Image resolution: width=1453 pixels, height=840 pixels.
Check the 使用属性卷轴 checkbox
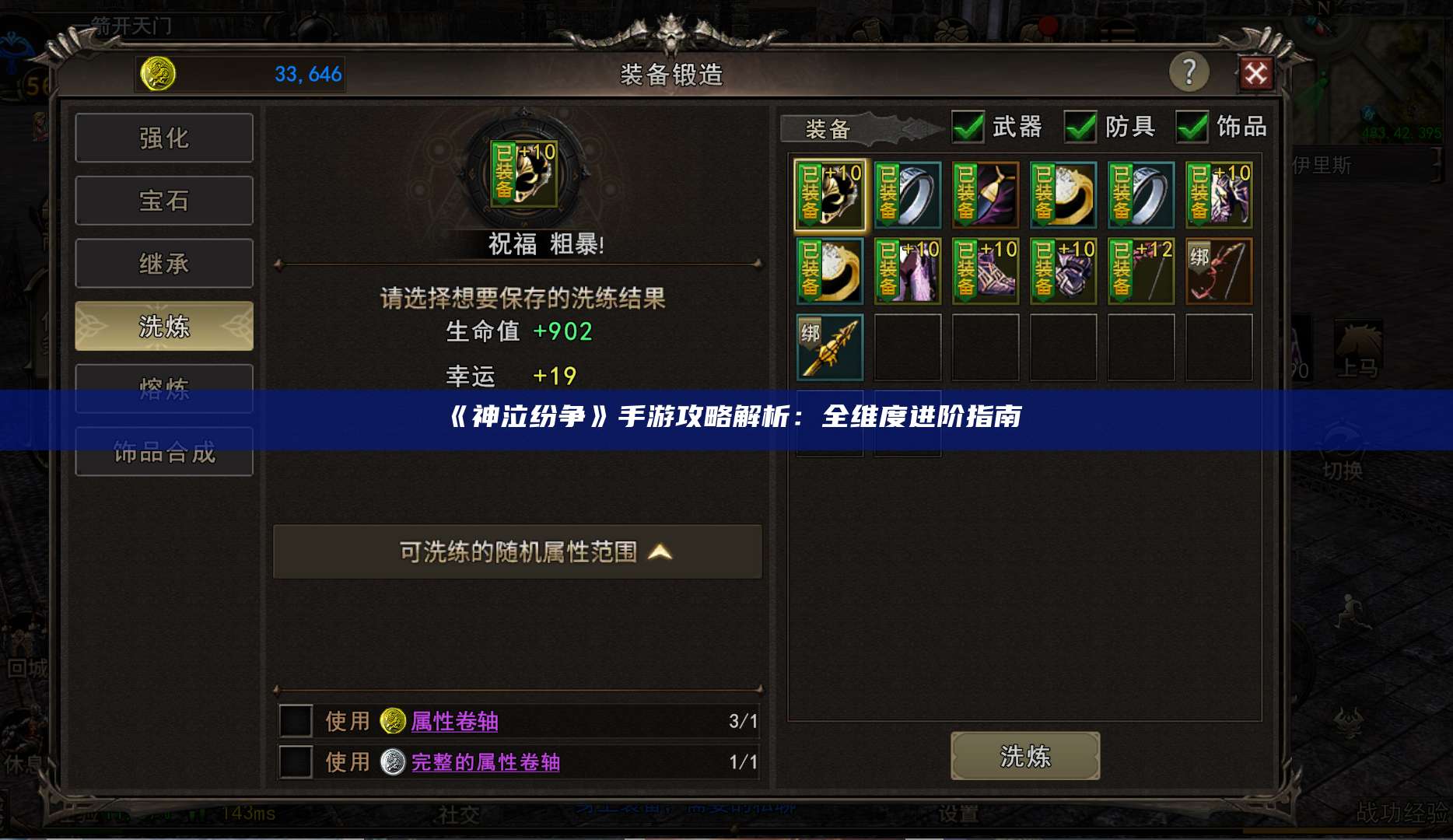(296, 722)
